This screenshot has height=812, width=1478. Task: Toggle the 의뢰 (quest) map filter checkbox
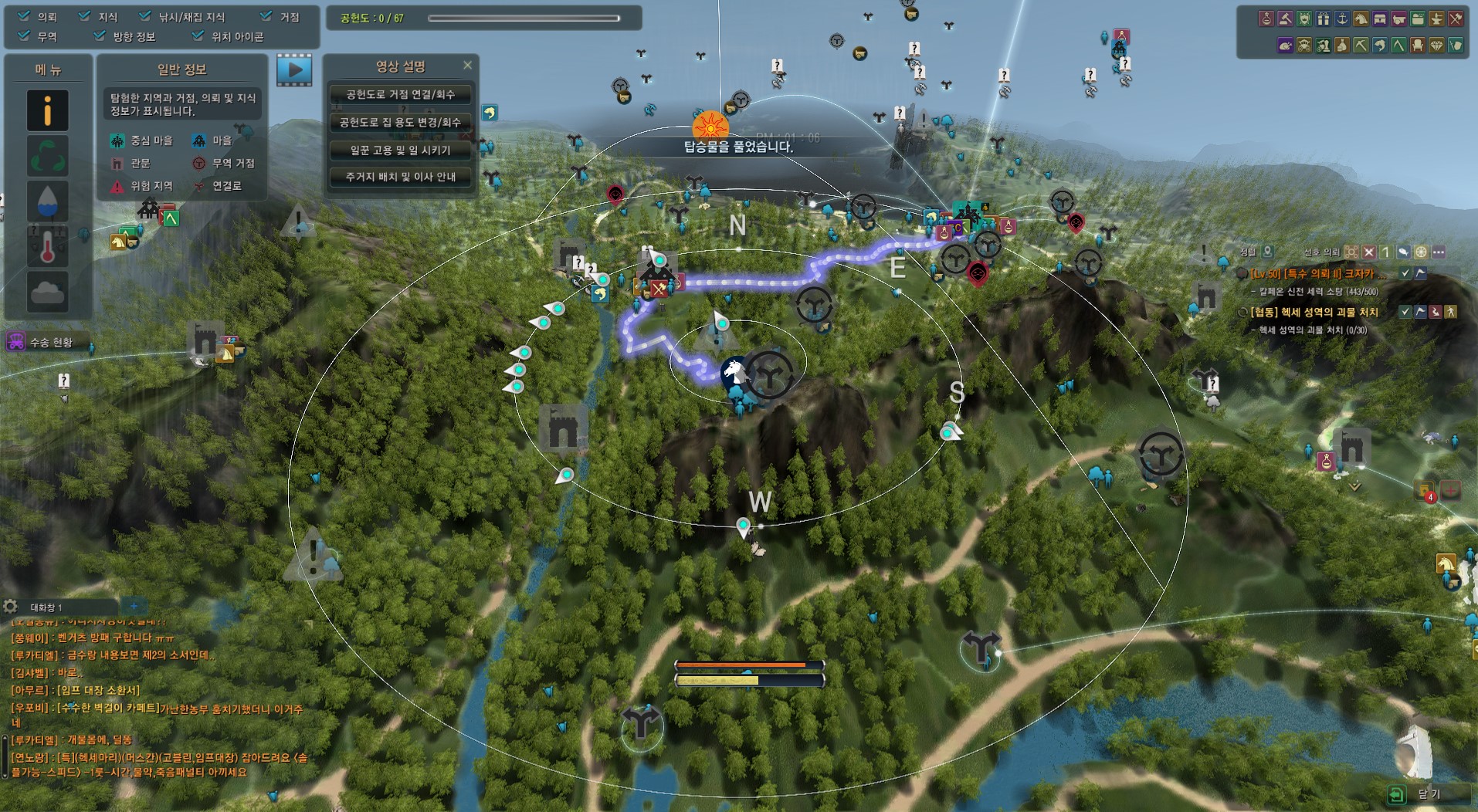(x=24, y=16)
